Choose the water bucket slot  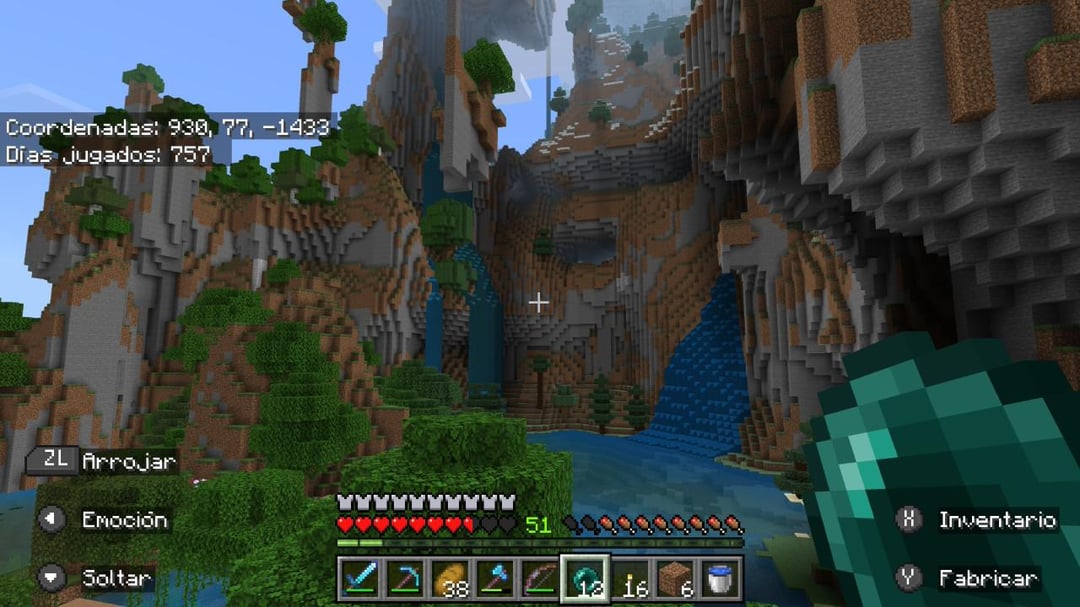(720, 578)
